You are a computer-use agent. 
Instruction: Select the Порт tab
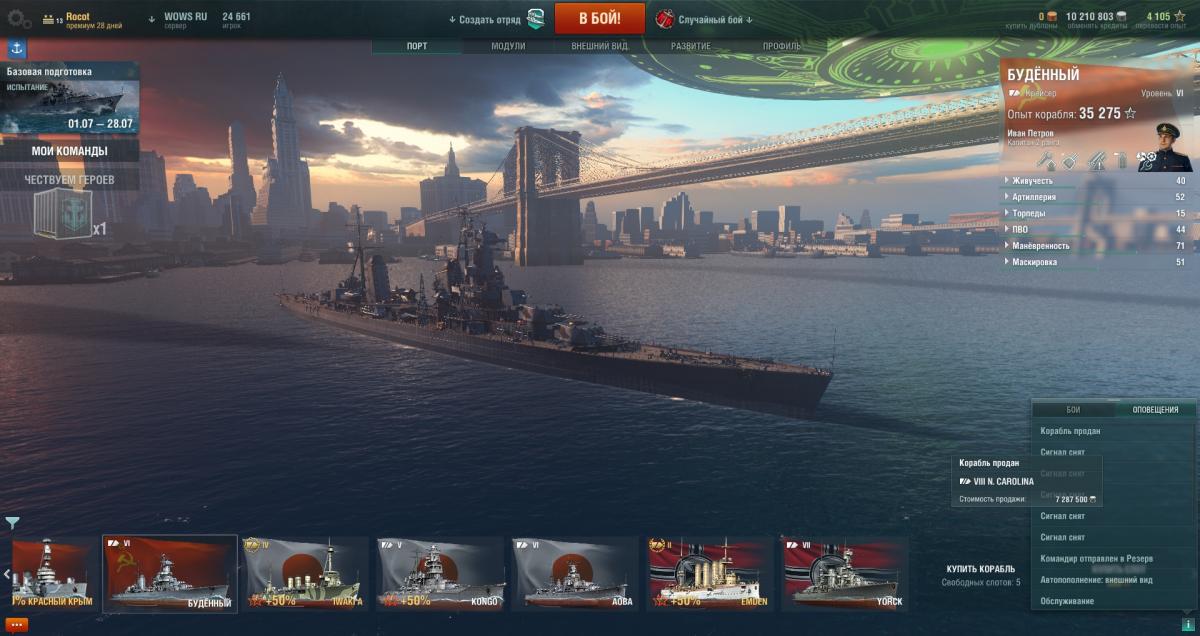417,46
